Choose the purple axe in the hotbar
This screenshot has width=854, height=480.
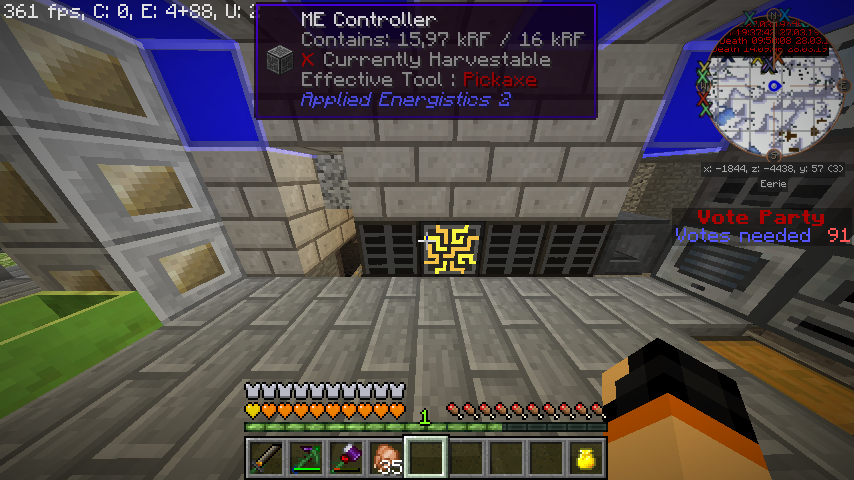(x=345, y=459)
